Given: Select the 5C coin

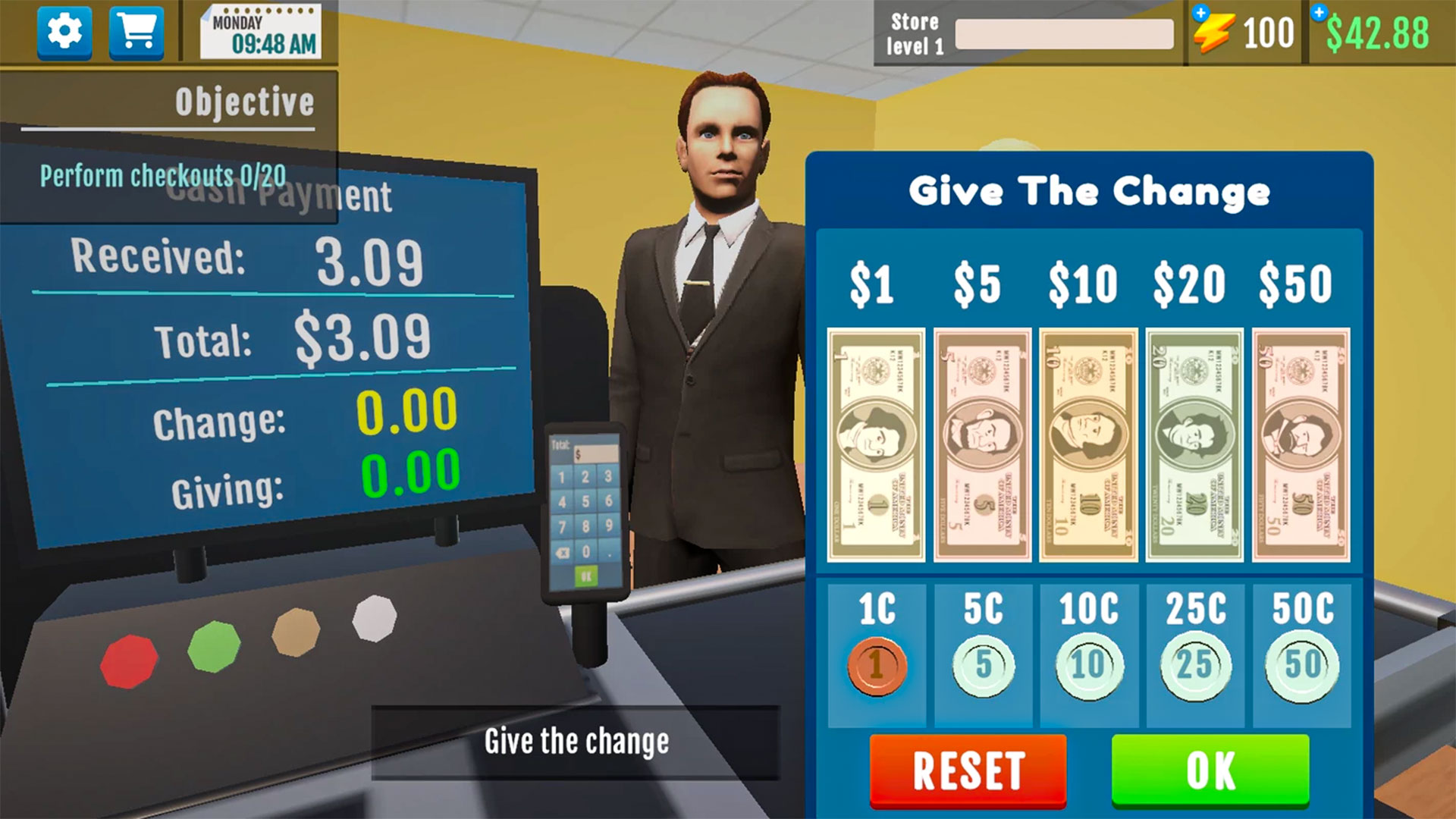Looking at the screenshot, I should click(x=981, y=665).
